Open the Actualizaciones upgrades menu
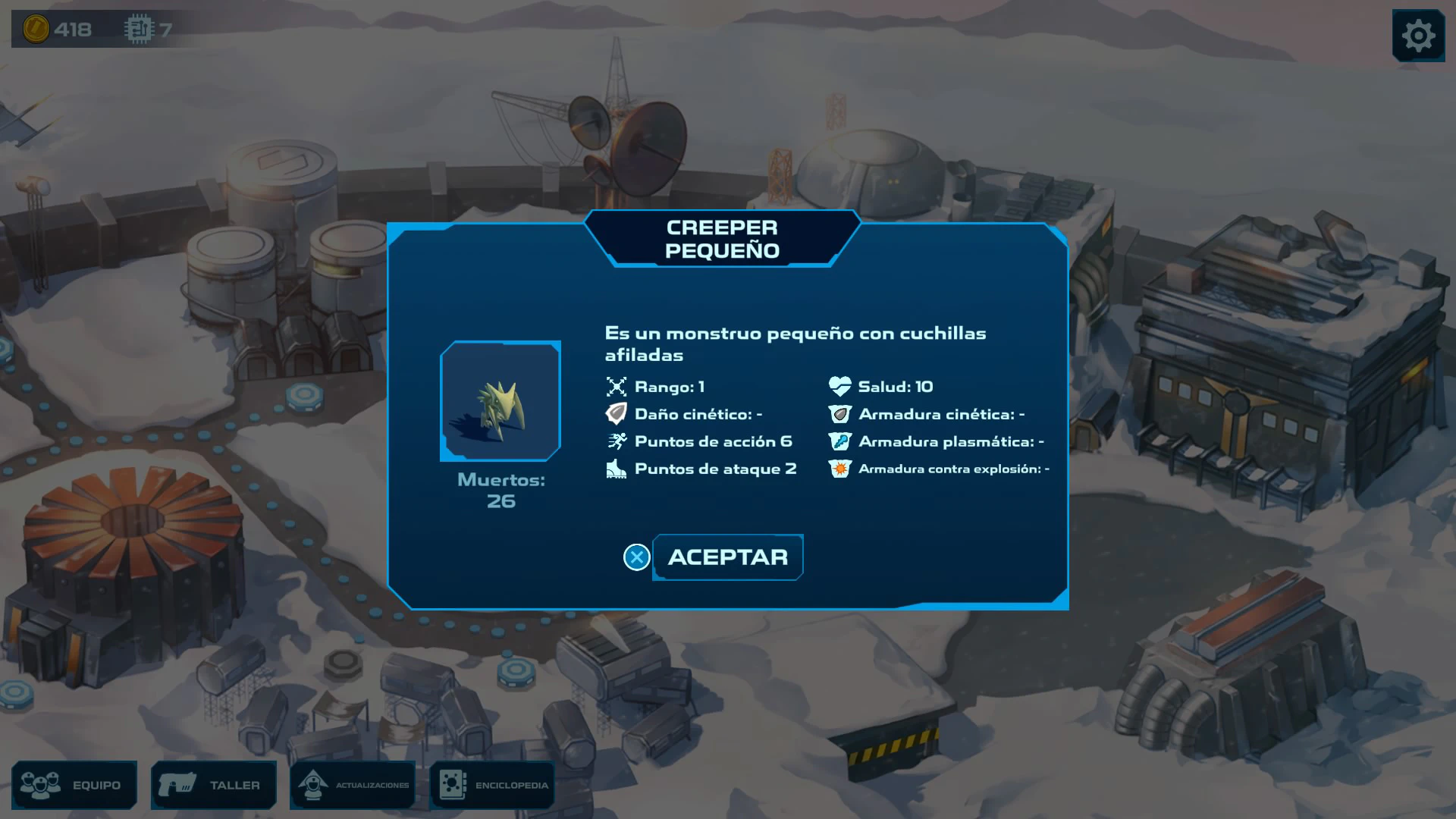This screenshot has width=1456, height=819. (353, 785)
